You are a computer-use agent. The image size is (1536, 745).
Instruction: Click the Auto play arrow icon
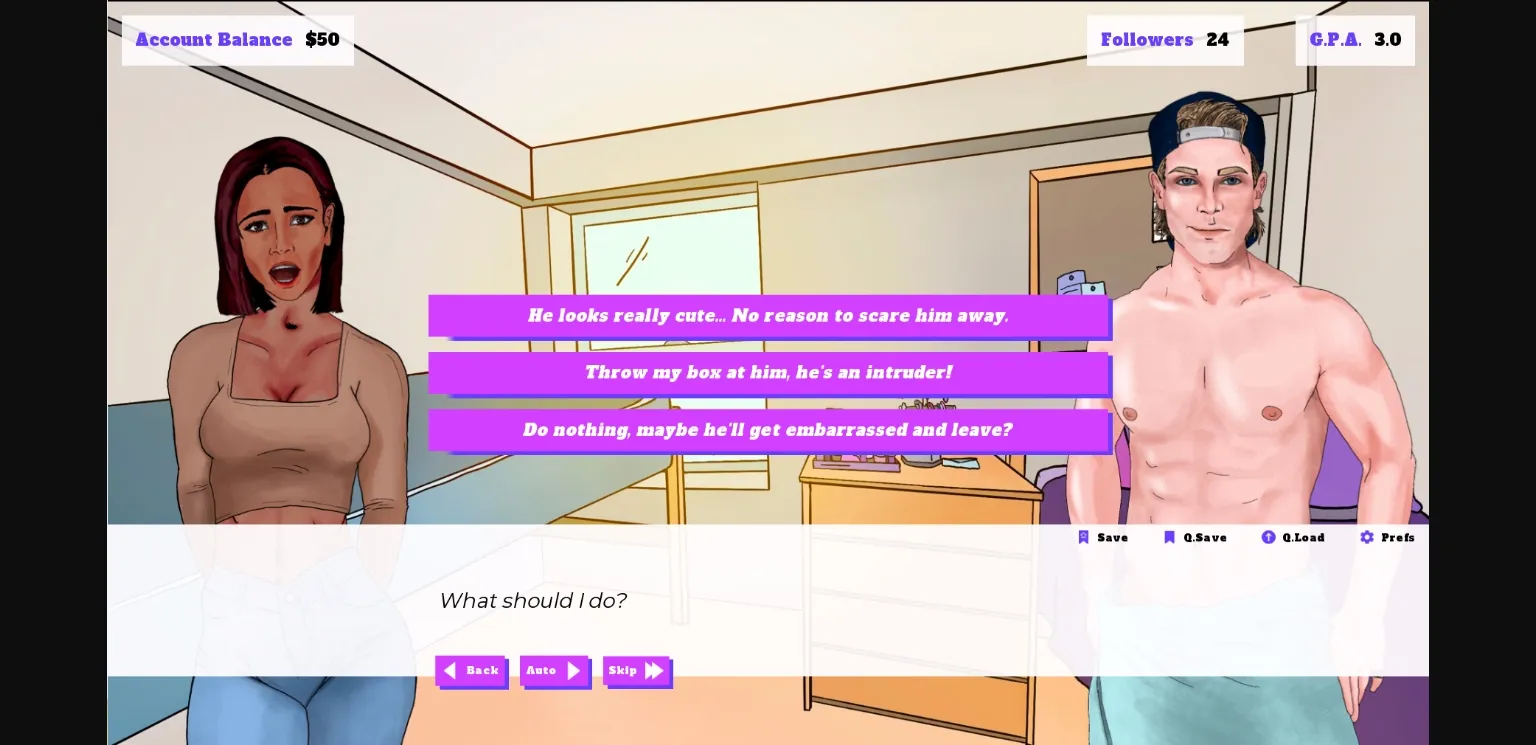click(573, 671)
